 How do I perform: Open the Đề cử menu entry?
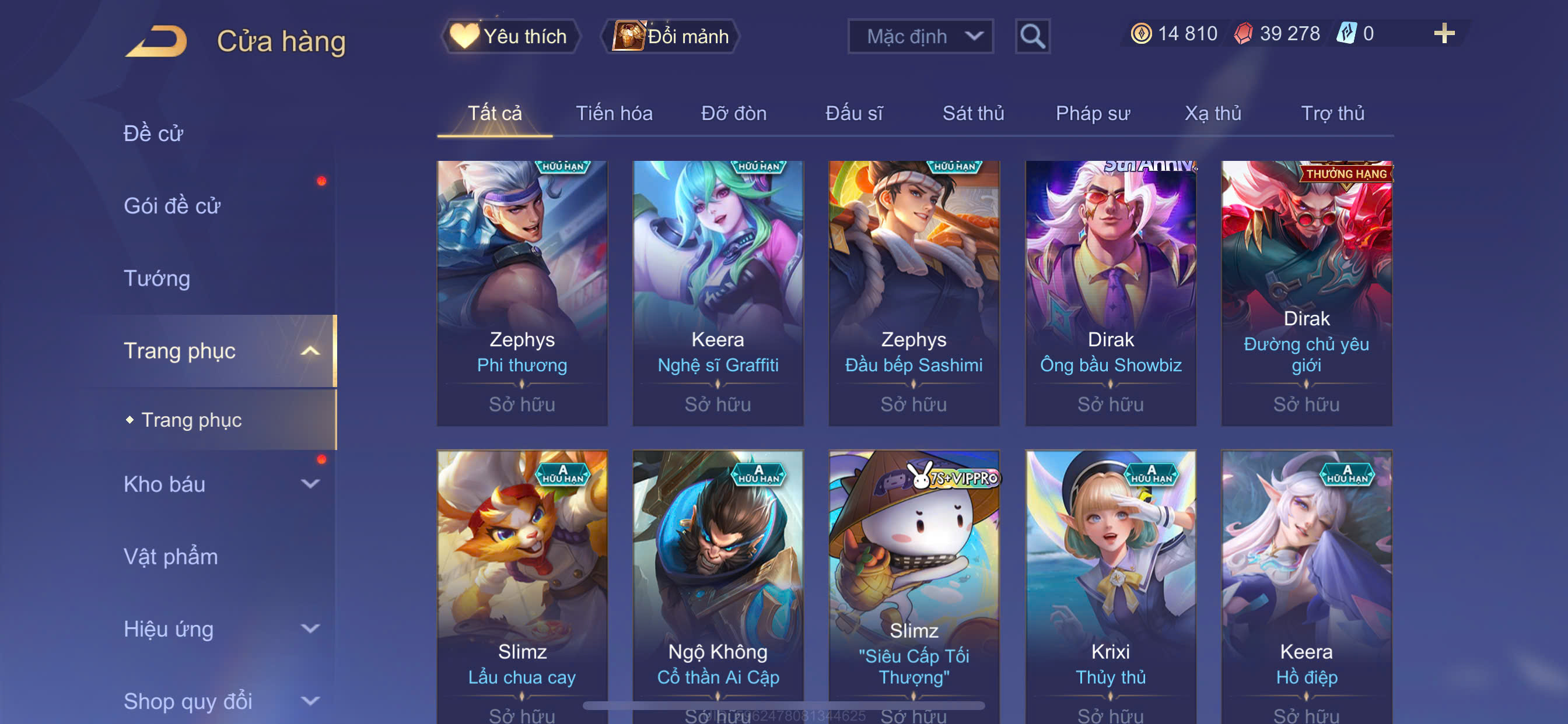click(x=153, y=133)
